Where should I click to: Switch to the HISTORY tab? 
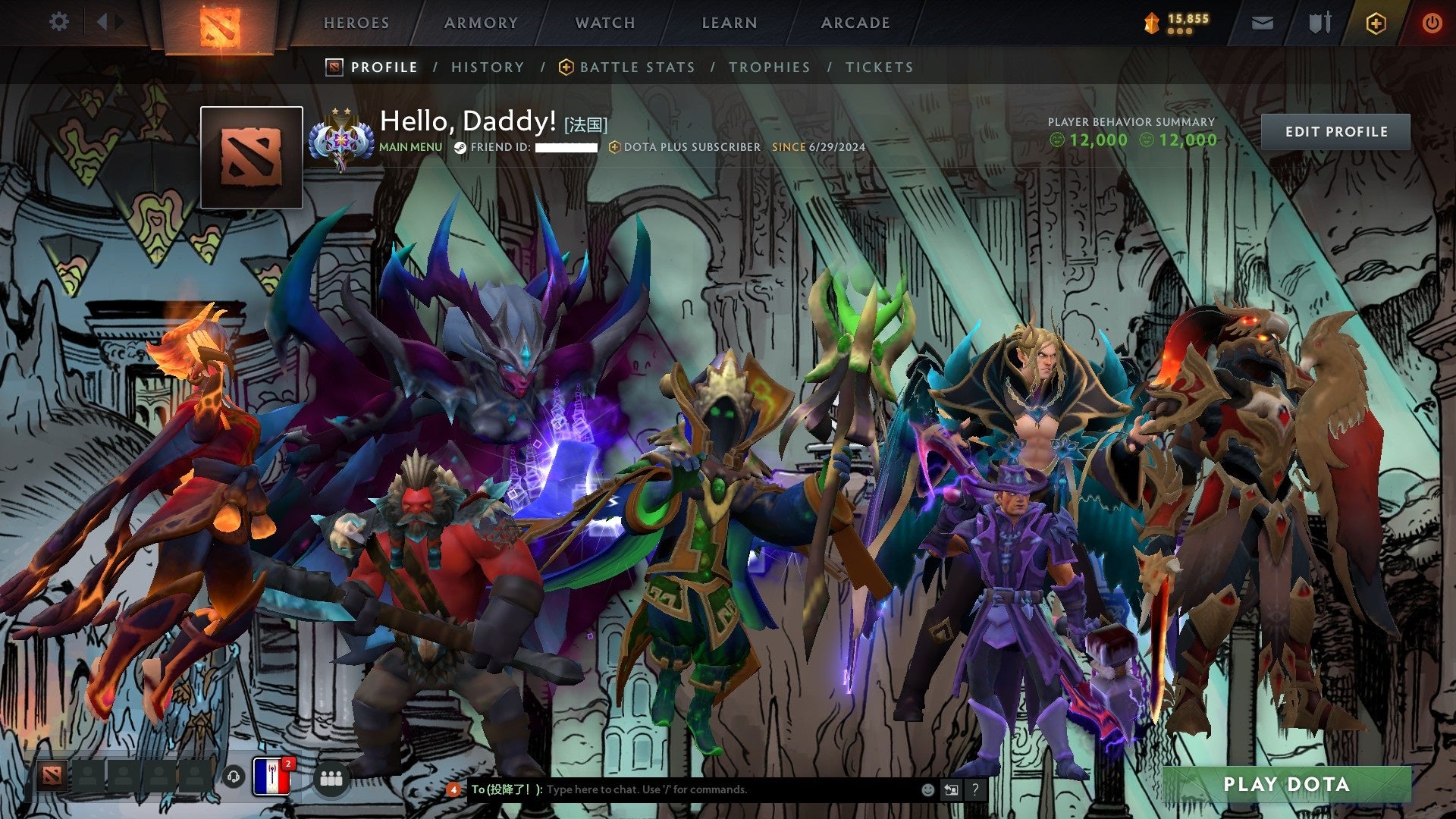point(487,67)
